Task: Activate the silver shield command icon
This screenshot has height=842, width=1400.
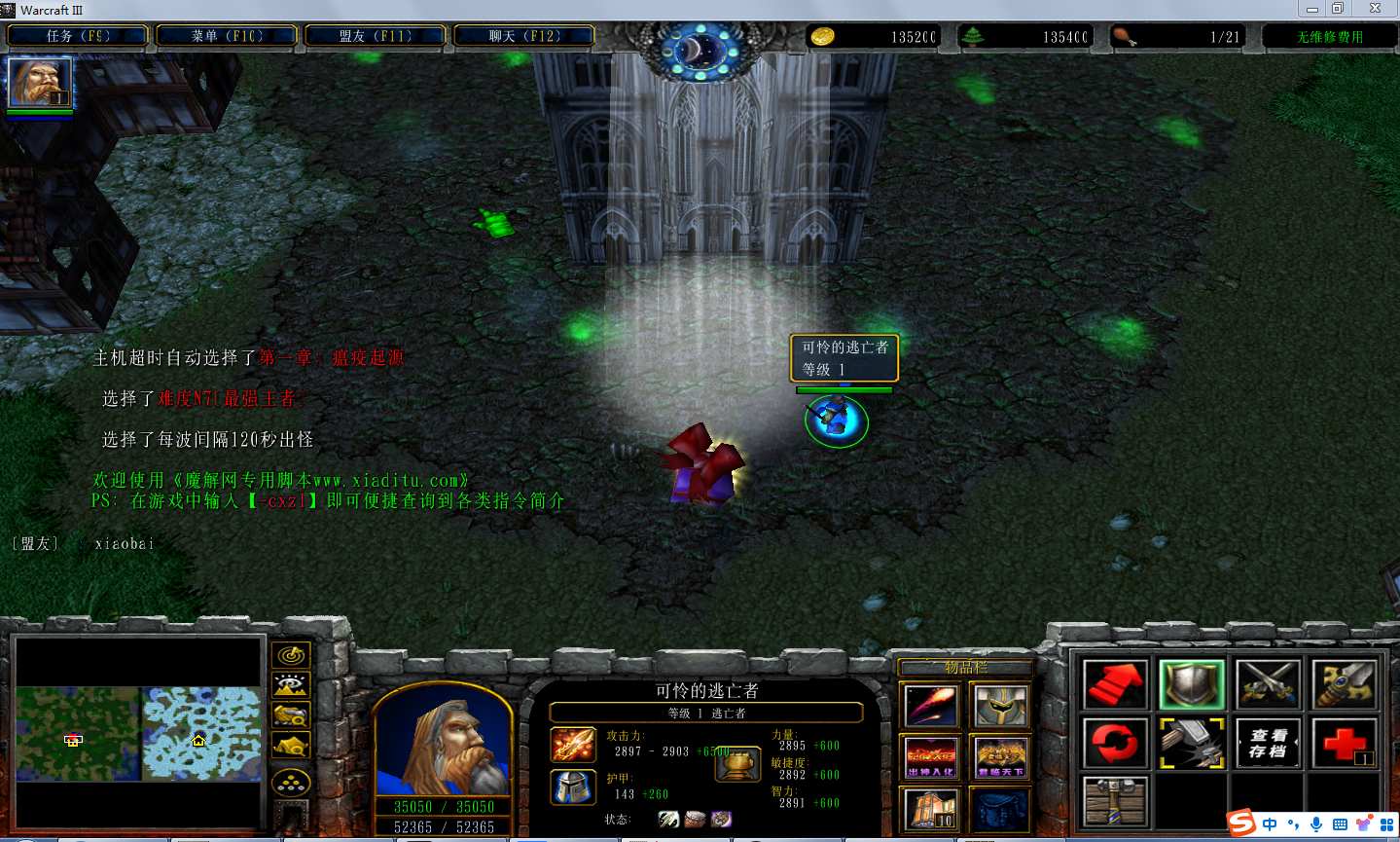Action: (1192, 684)
